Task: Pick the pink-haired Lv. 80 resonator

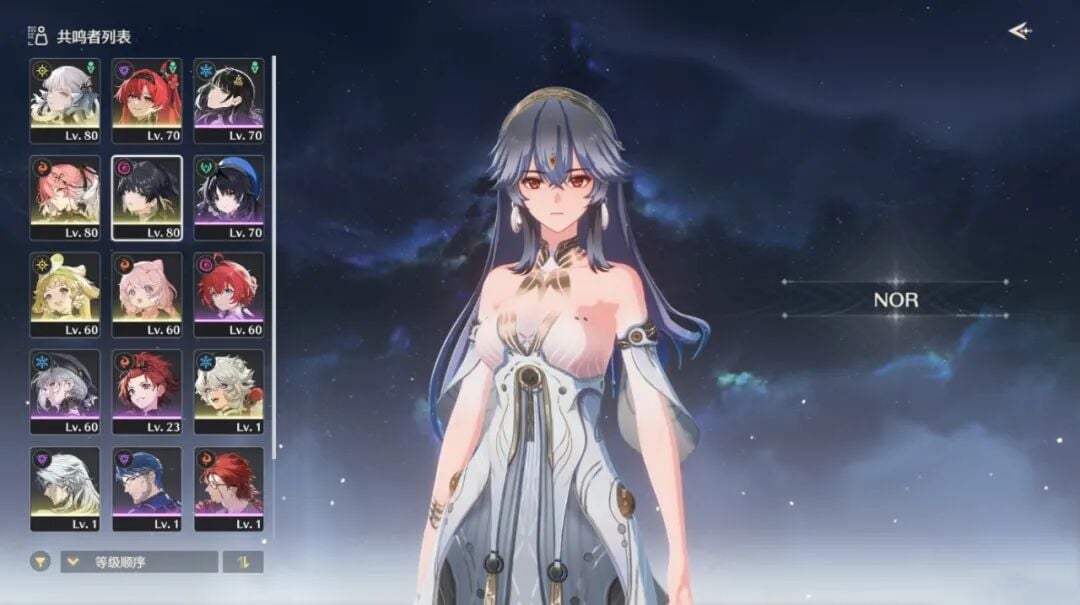Action: click(x=65, y=197)
